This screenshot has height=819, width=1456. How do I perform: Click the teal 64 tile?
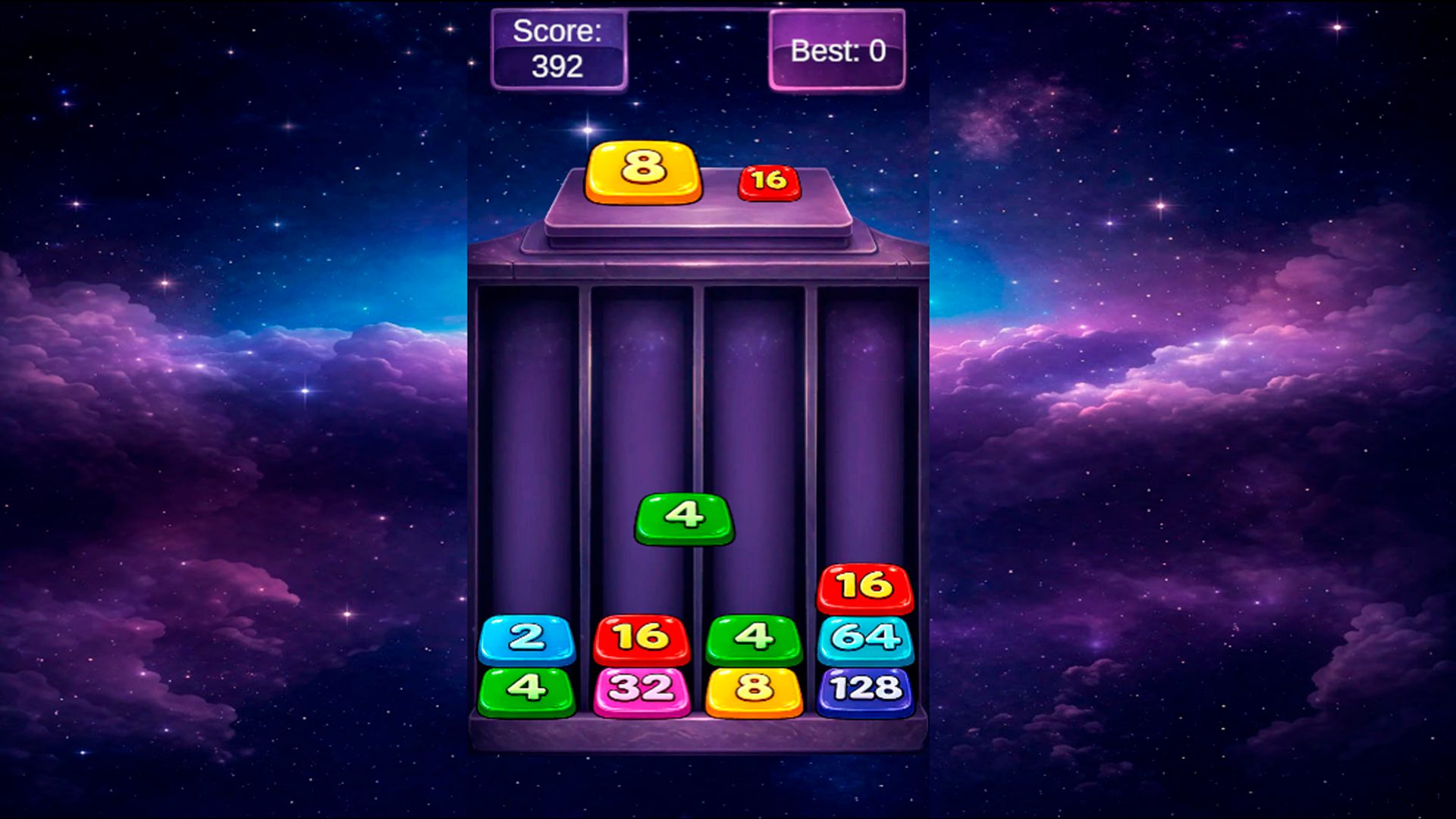pyautogui.click(x=865, y=639)
